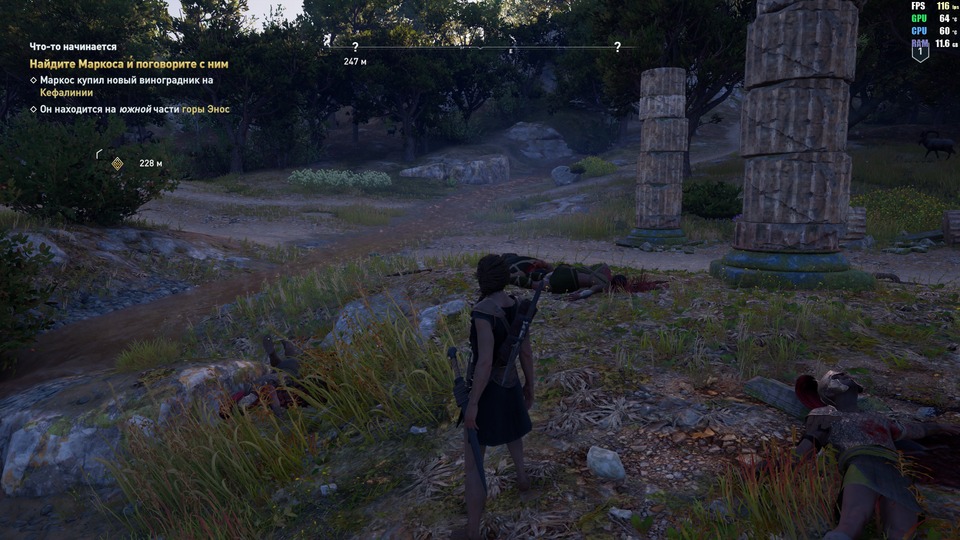
Task: Click the golden diamond quest marker
Action: click(117, 163)
